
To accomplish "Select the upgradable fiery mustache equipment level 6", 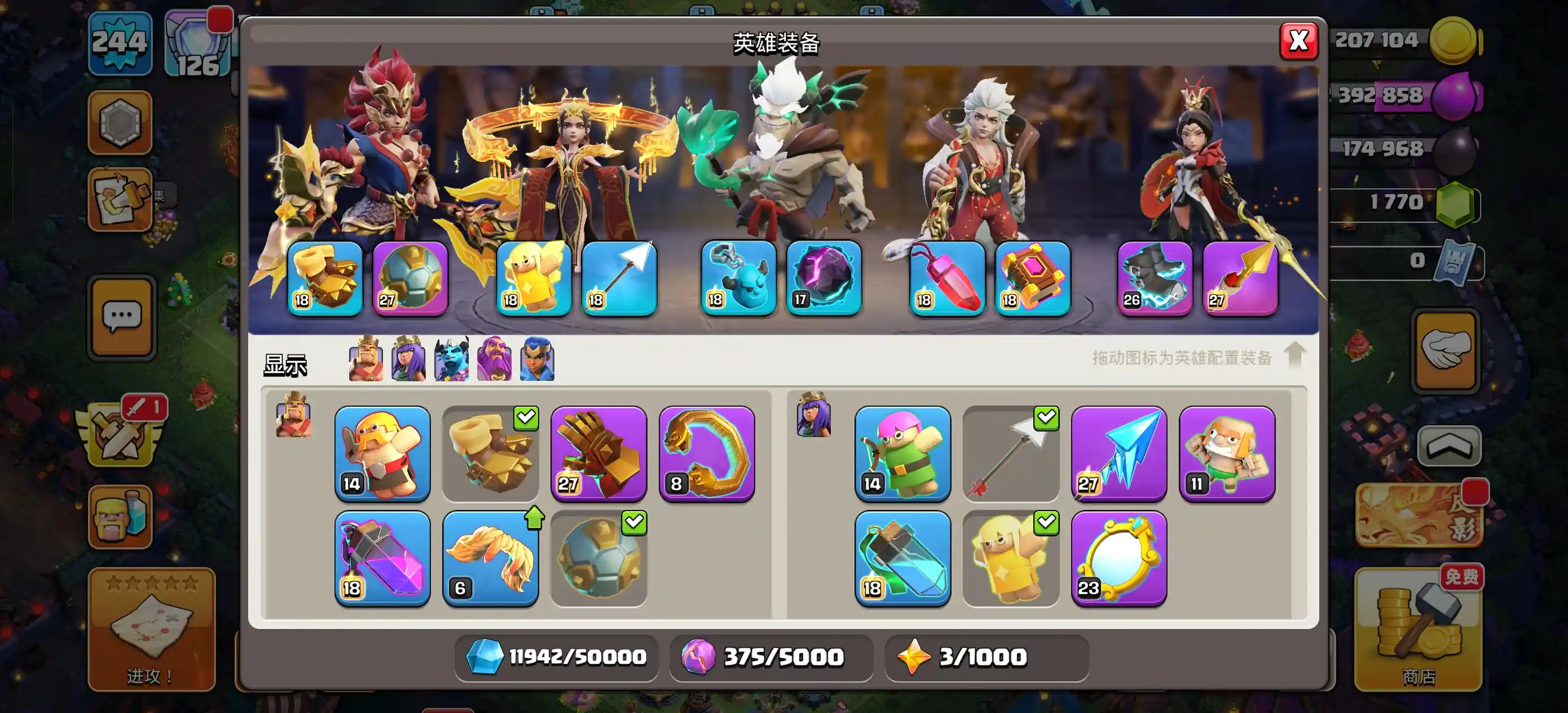I will pos(490,558).
